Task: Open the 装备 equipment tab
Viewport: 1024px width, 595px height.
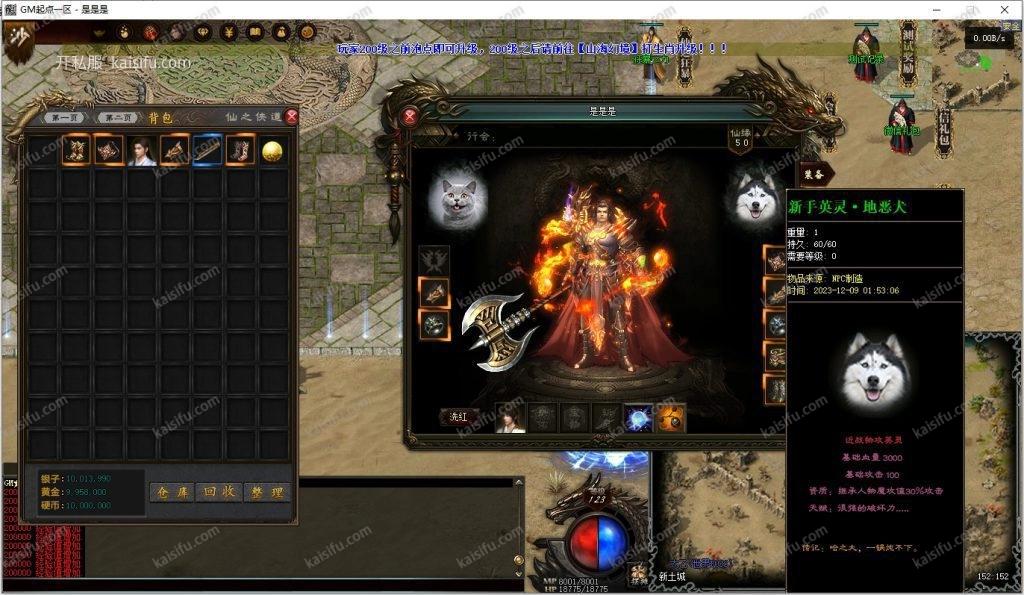Action: coord(816,174)
